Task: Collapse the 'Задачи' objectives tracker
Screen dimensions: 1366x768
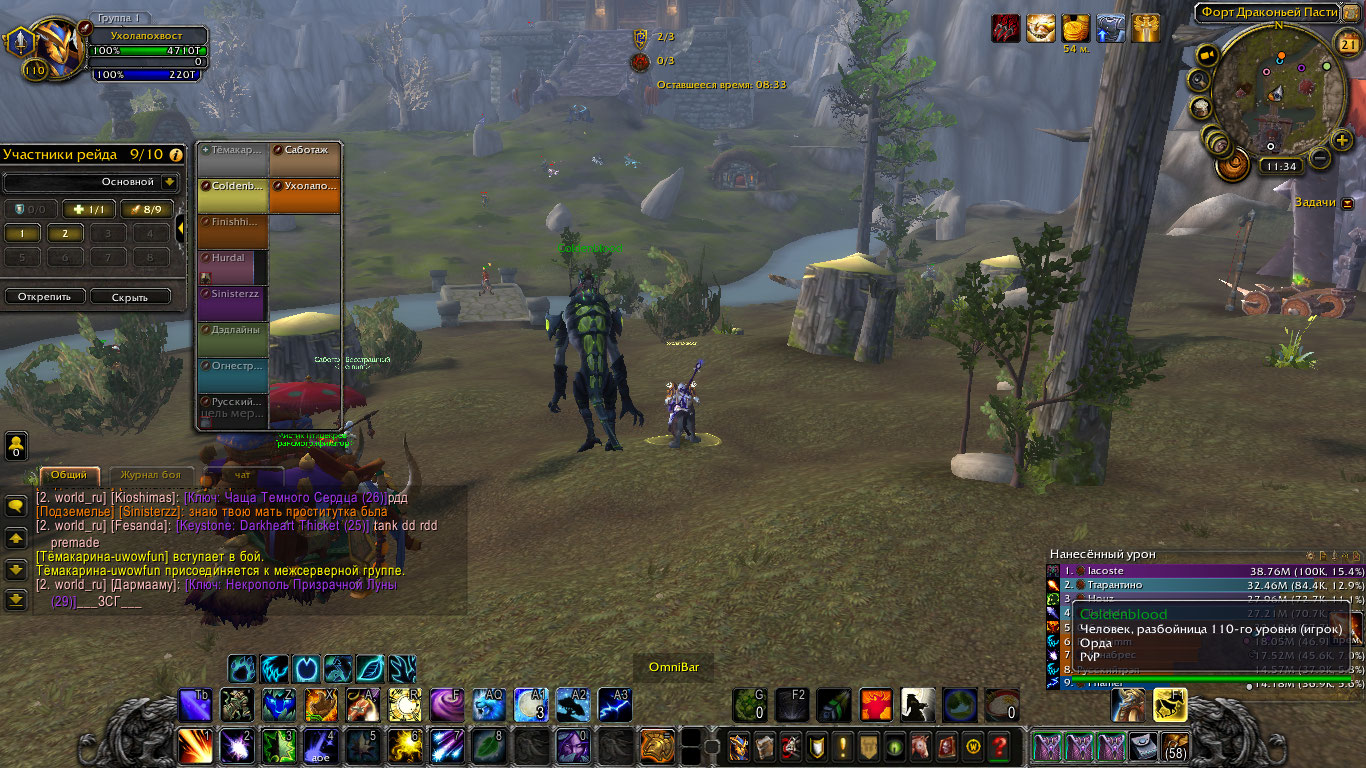Action: 1347,203
